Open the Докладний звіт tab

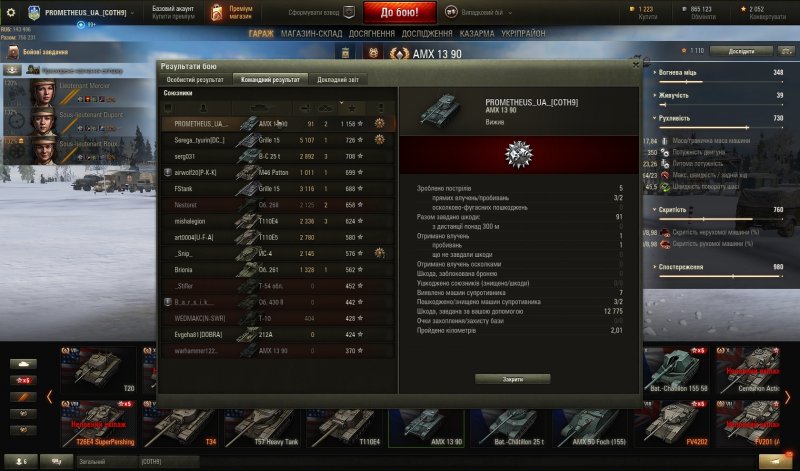[338, 79]
